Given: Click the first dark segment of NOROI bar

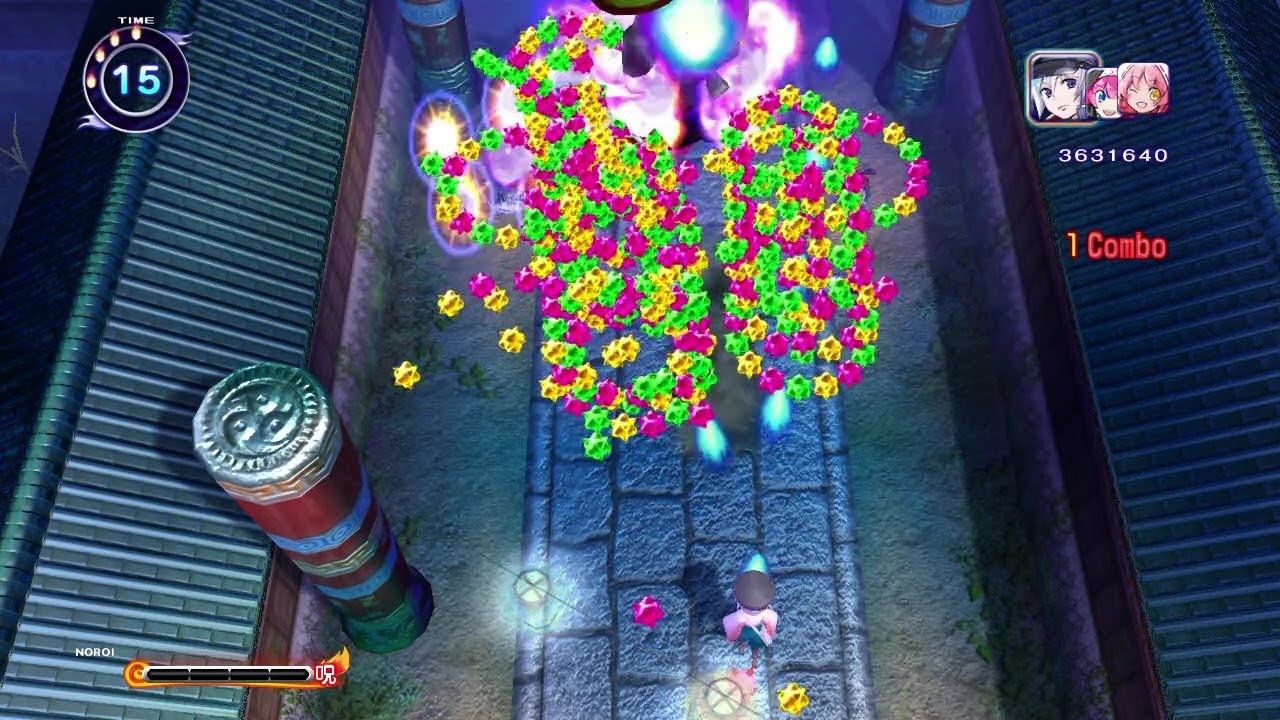Looking at the screenshot, I should pyautogui.click(x=170, y=673).
